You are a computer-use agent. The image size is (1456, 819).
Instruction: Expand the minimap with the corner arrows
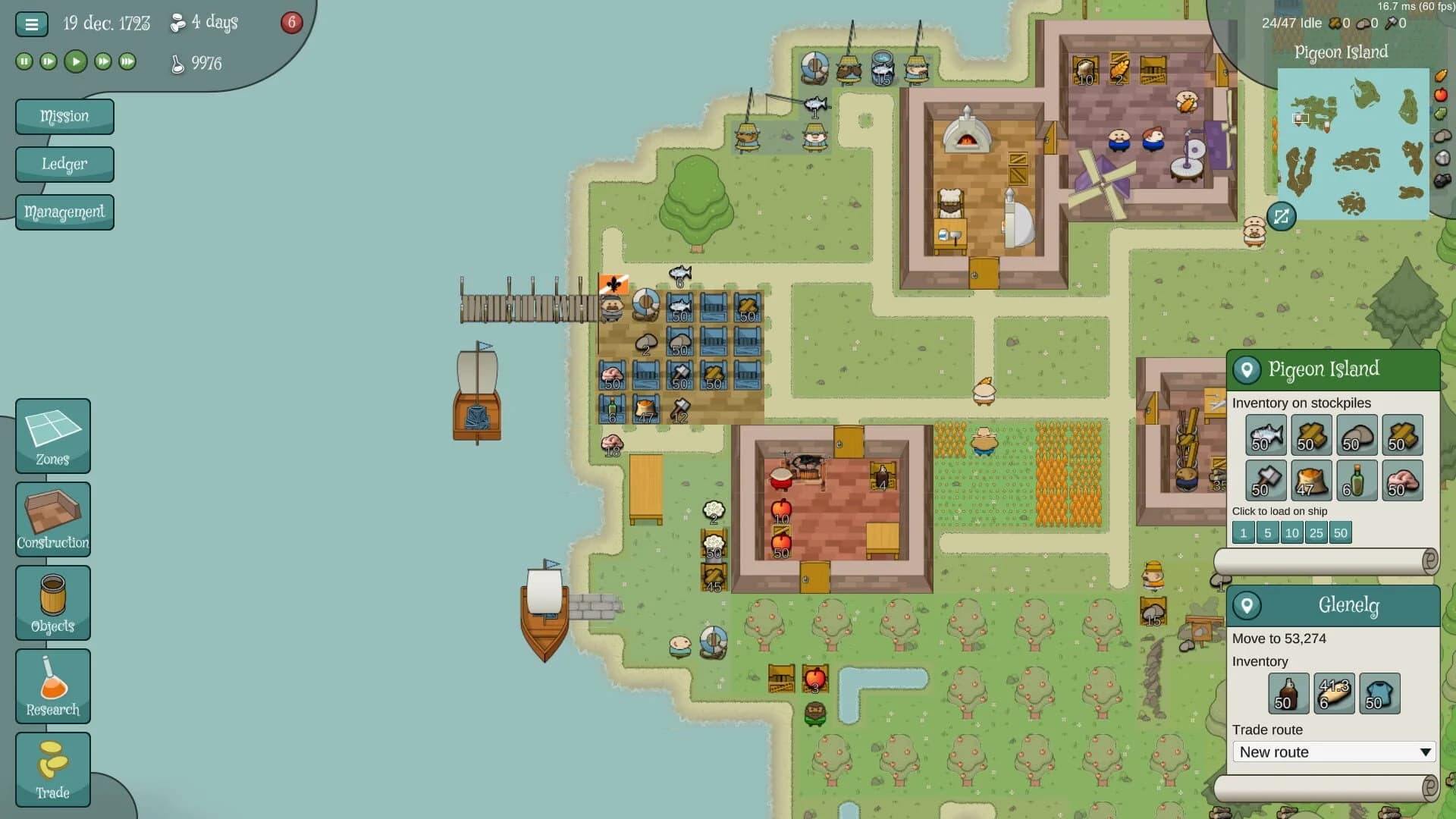1280,218
